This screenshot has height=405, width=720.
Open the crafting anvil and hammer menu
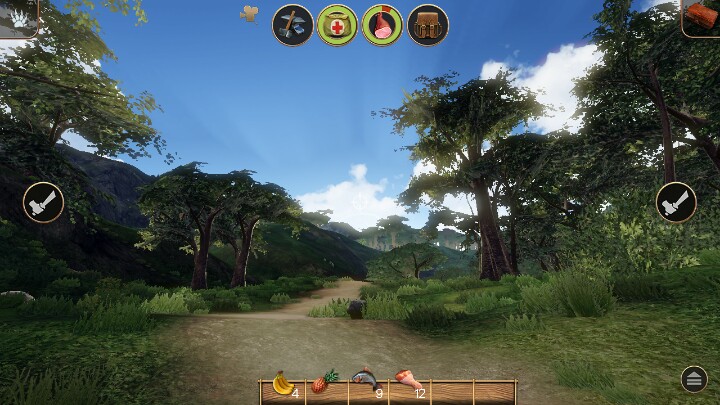pos(293,24)
